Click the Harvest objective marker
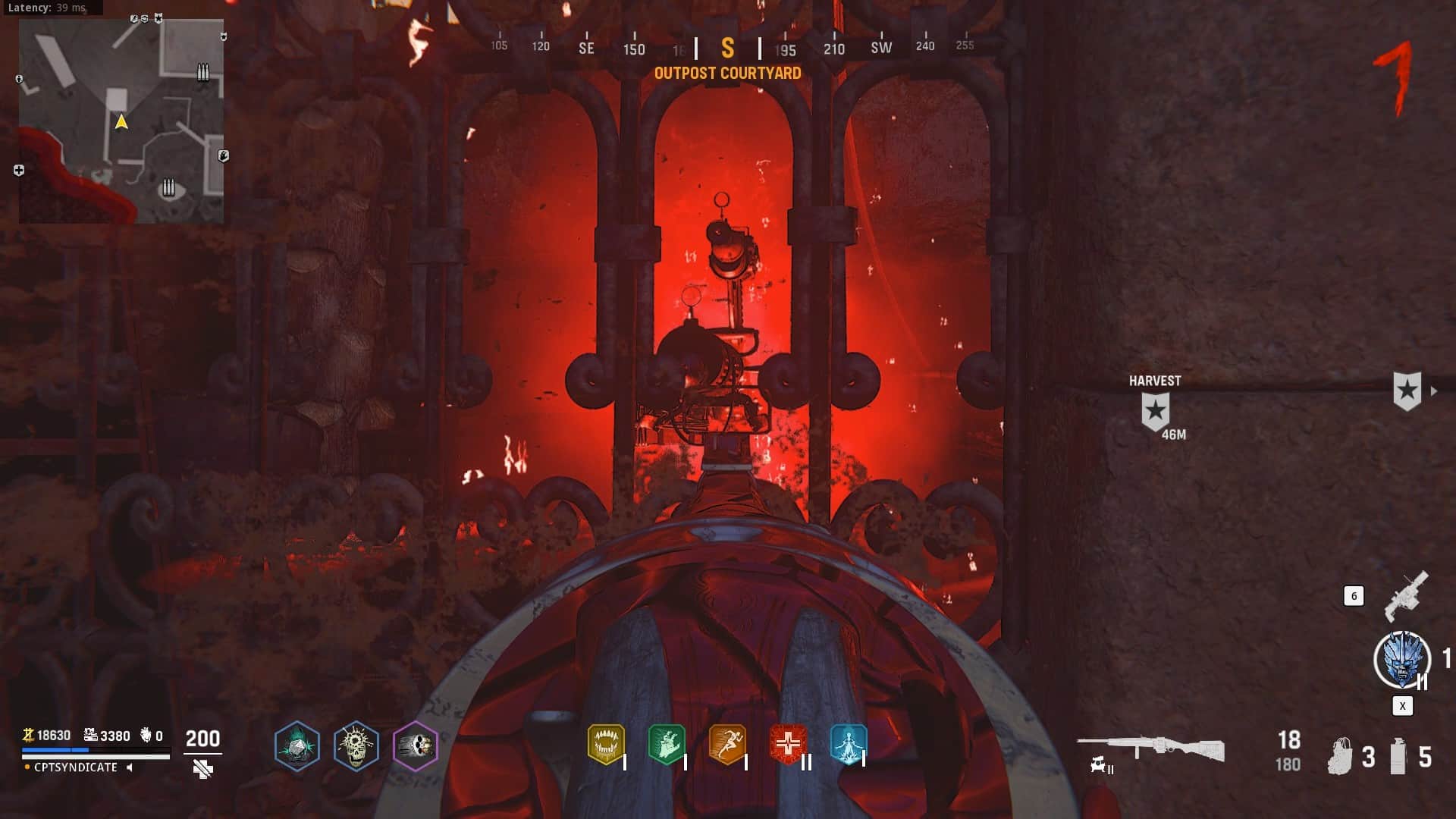 pyautogui.click(x=1155, y=411)
